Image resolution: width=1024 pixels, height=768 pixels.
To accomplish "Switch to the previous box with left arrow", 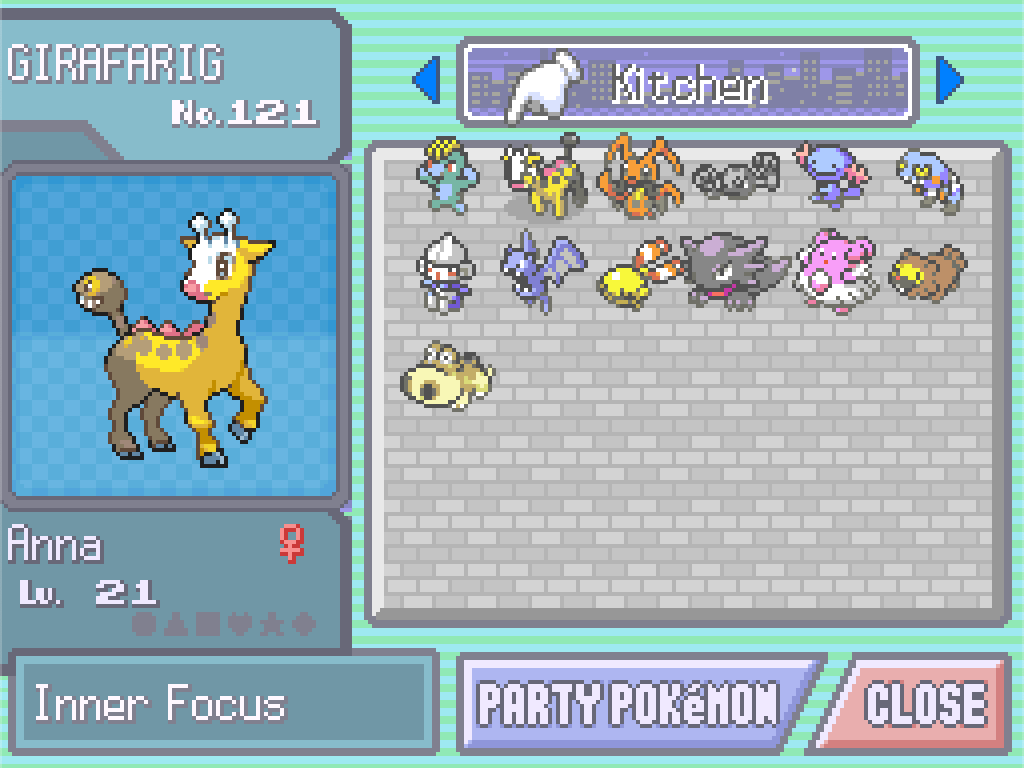I will 427,81.
